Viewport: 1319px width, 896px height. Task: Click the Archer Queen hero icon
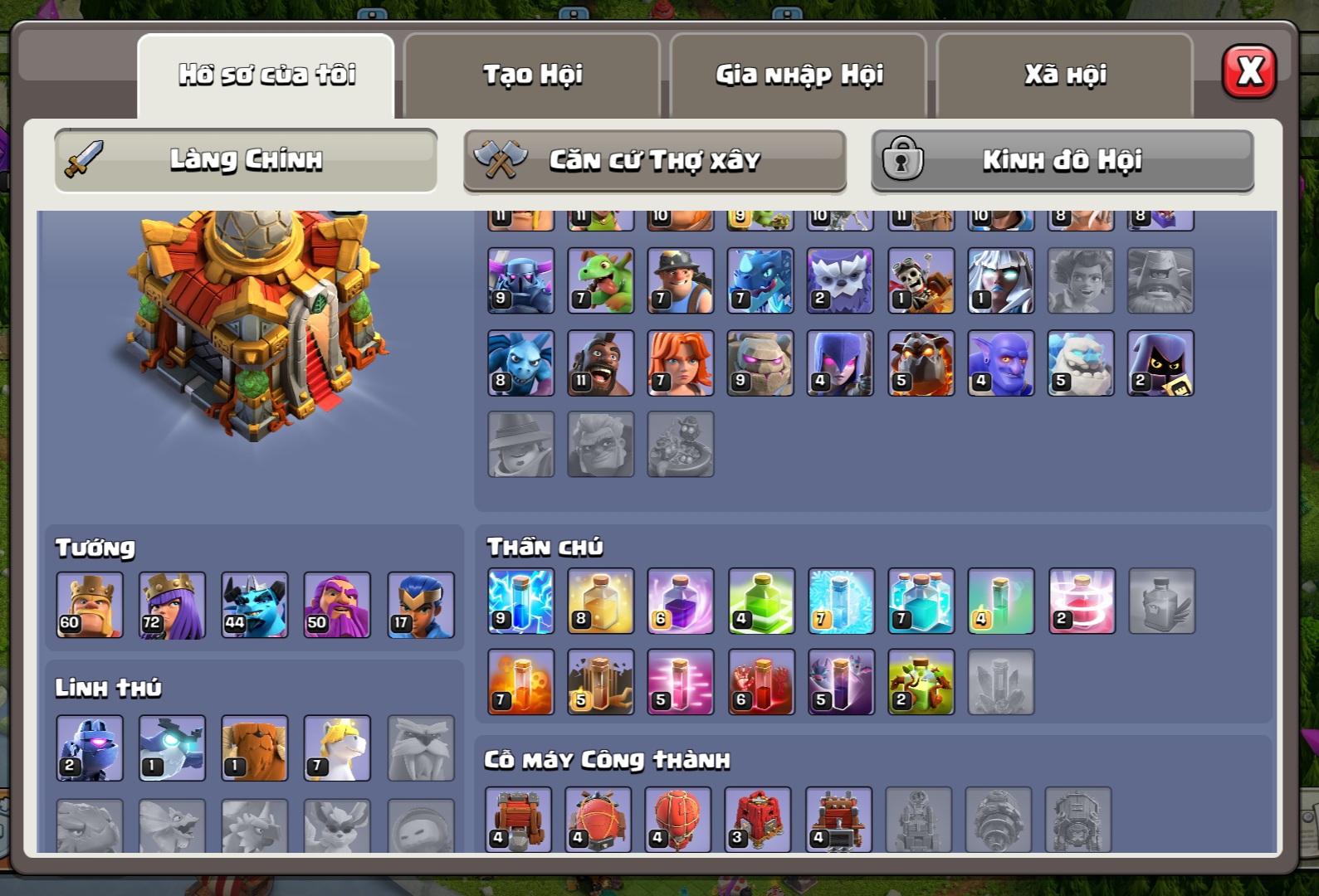point(172,605)
